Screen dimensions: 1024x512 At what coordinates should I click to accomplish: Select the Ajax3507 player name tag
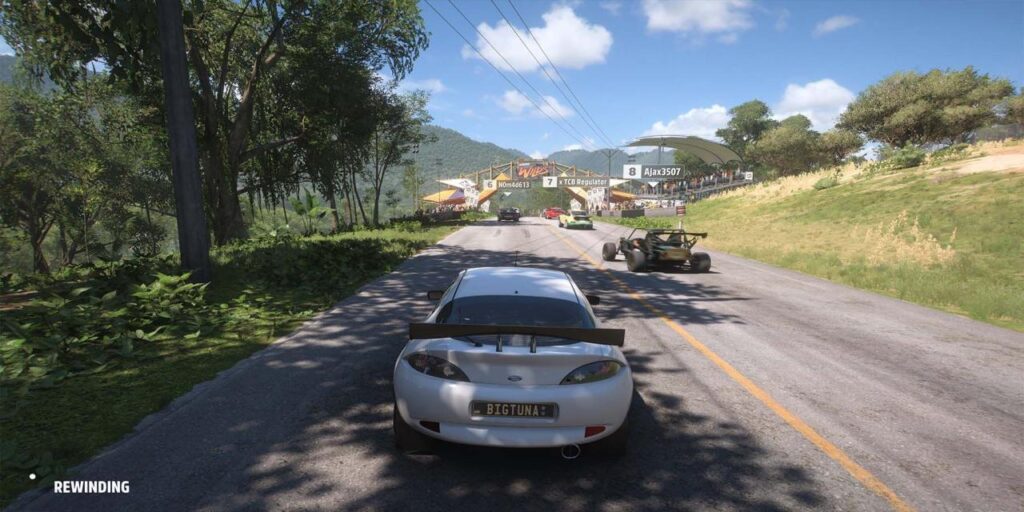[655, 172]
